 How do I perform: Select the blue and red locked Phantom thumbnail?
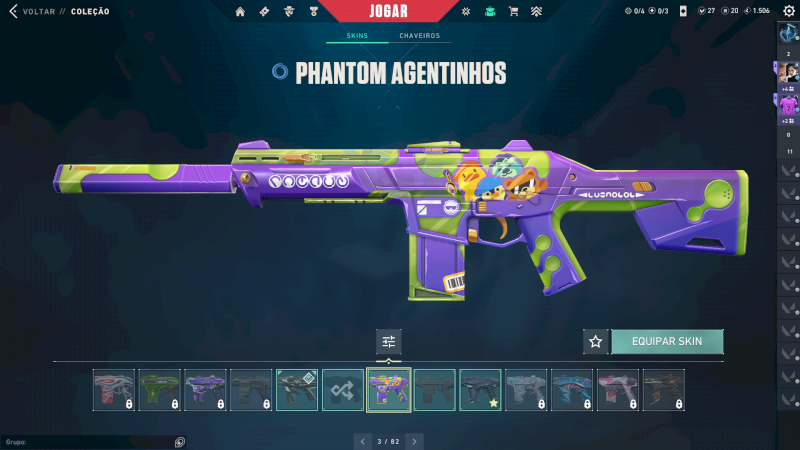(x=572, y=389)
